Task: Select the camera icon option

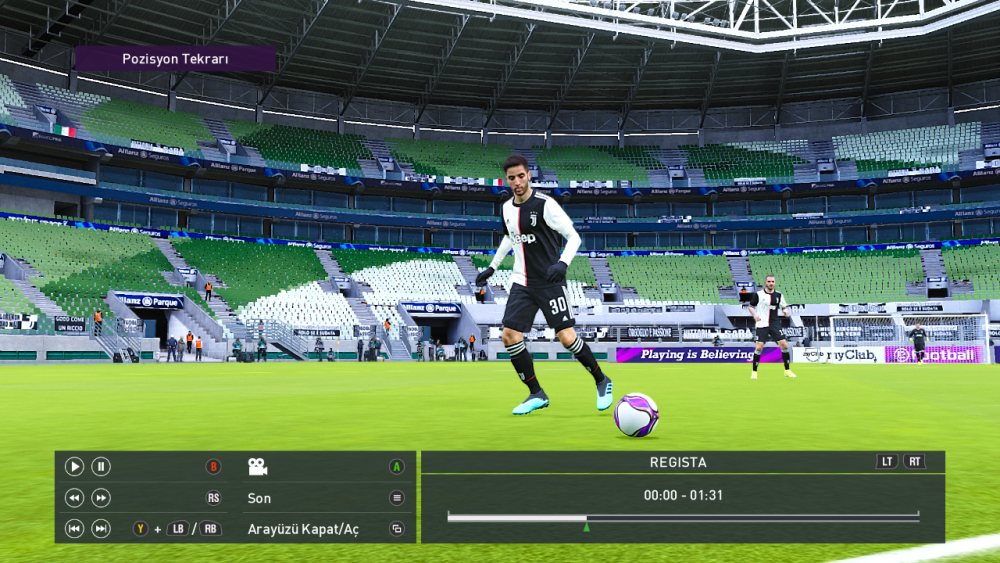Action: (x=258, y=466)
